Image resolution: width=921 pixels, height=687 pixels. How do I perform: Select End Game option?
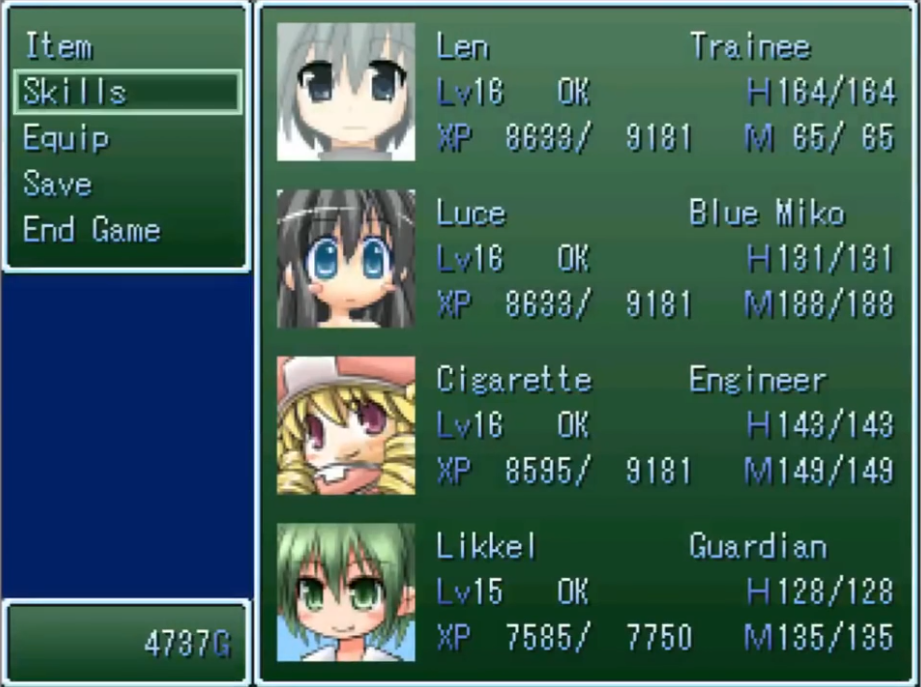tap(91, 230)
